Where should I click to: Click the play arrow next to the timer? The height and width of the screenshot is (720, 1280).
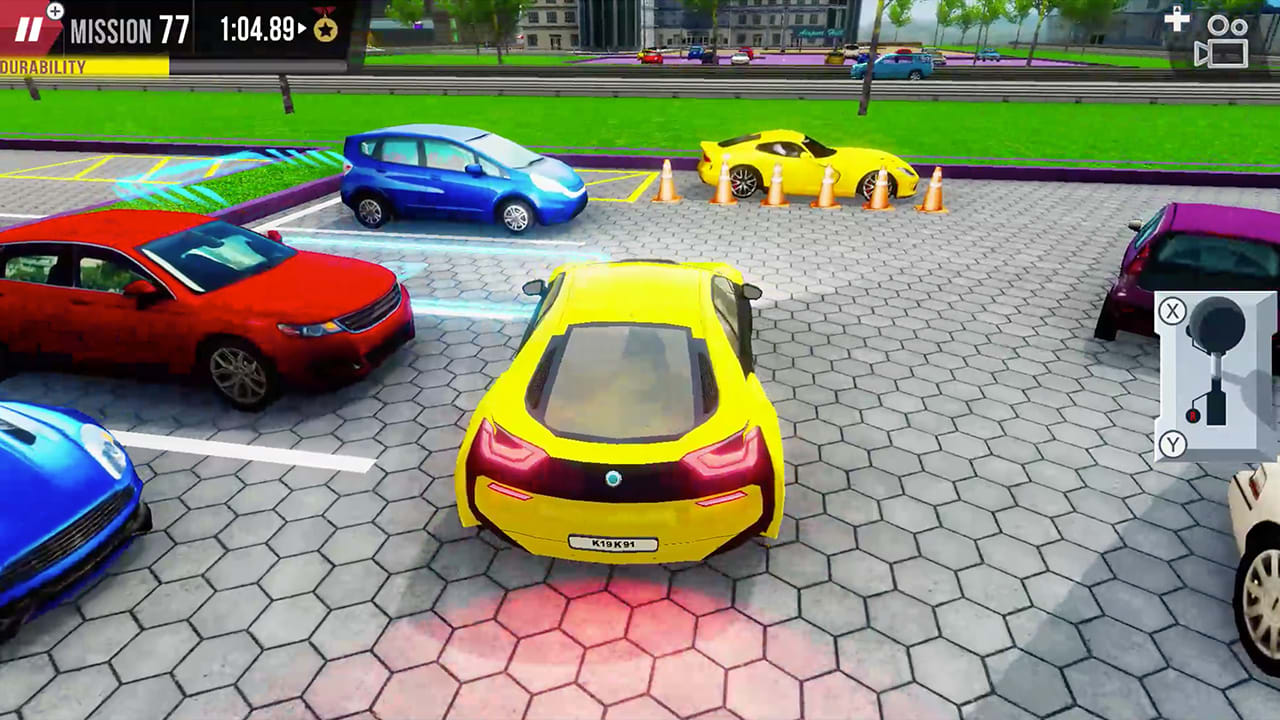[x=303, y=28]
